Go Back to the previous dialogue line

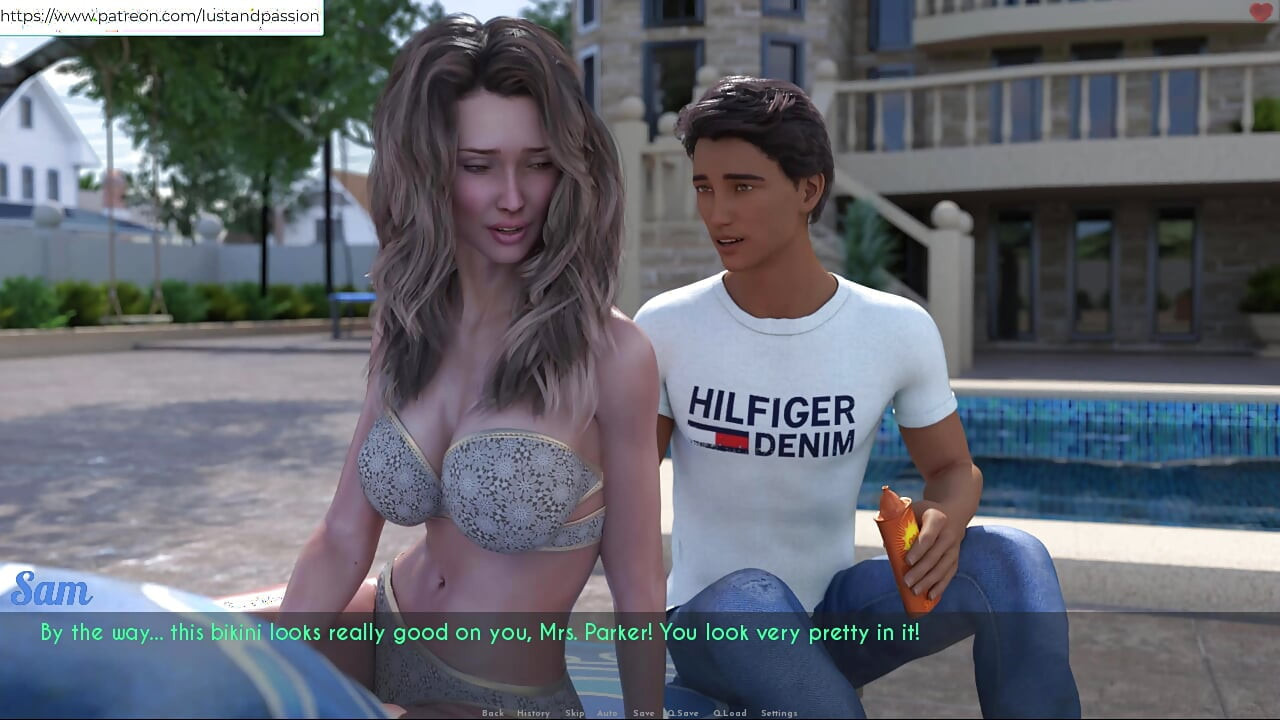(x=492, y=713)
